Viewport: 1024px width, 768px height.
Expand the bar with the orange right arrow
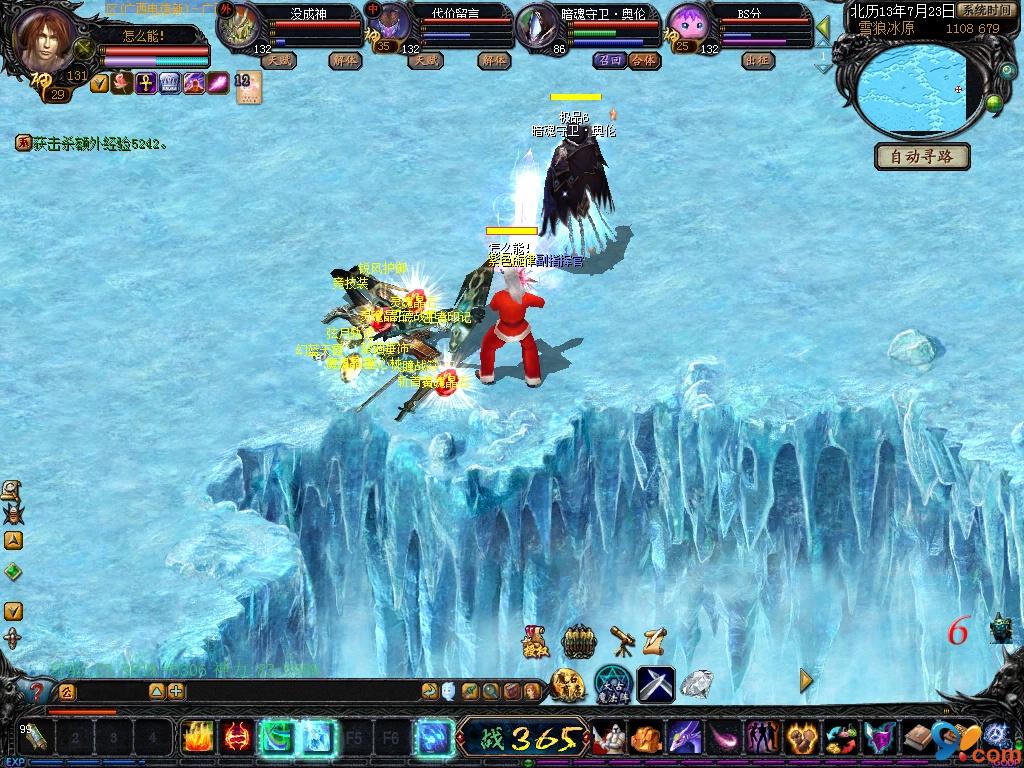(806, 681)
